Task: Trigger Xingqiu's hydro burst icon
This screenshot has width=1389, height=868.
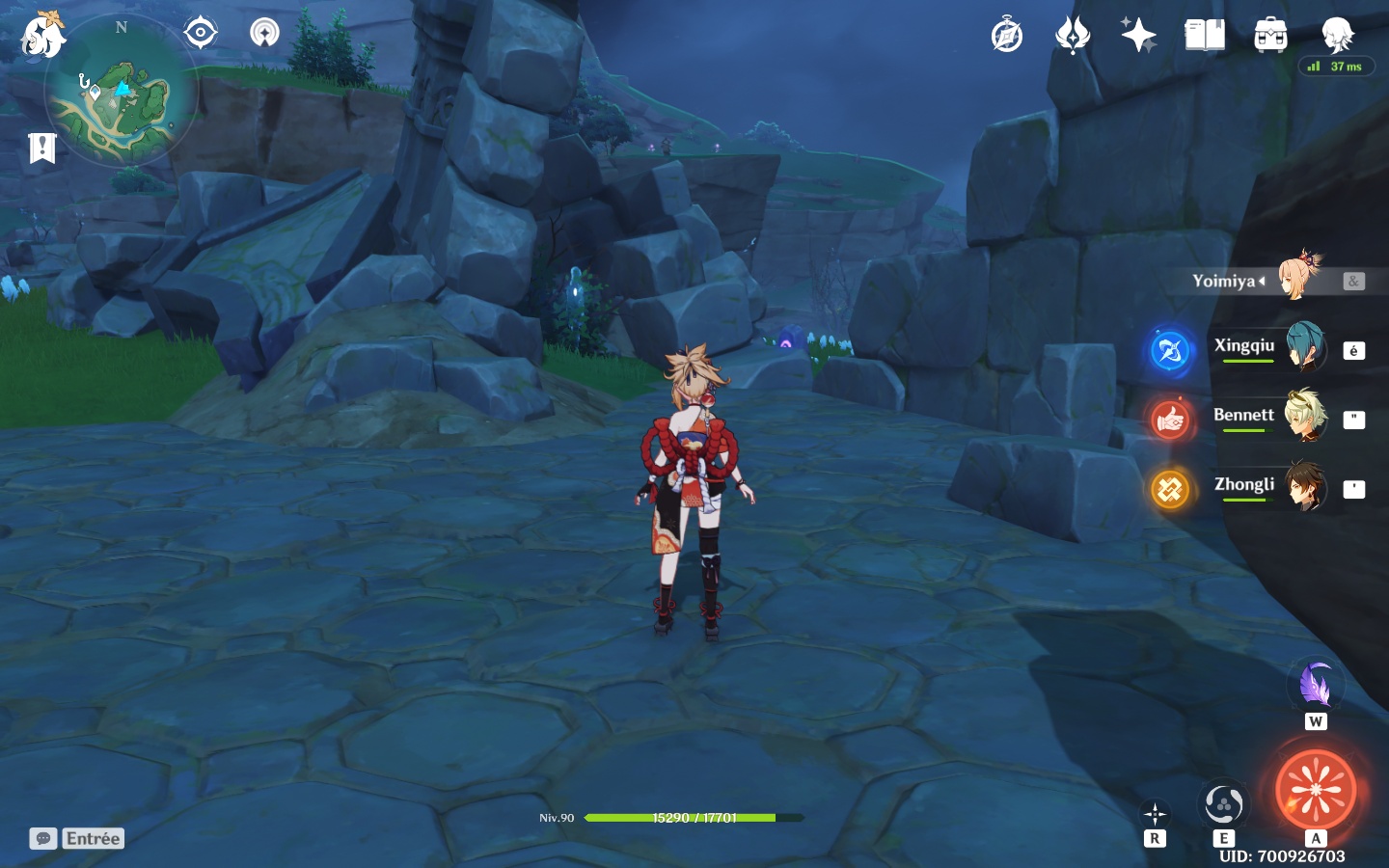Action: [1170, 349]
